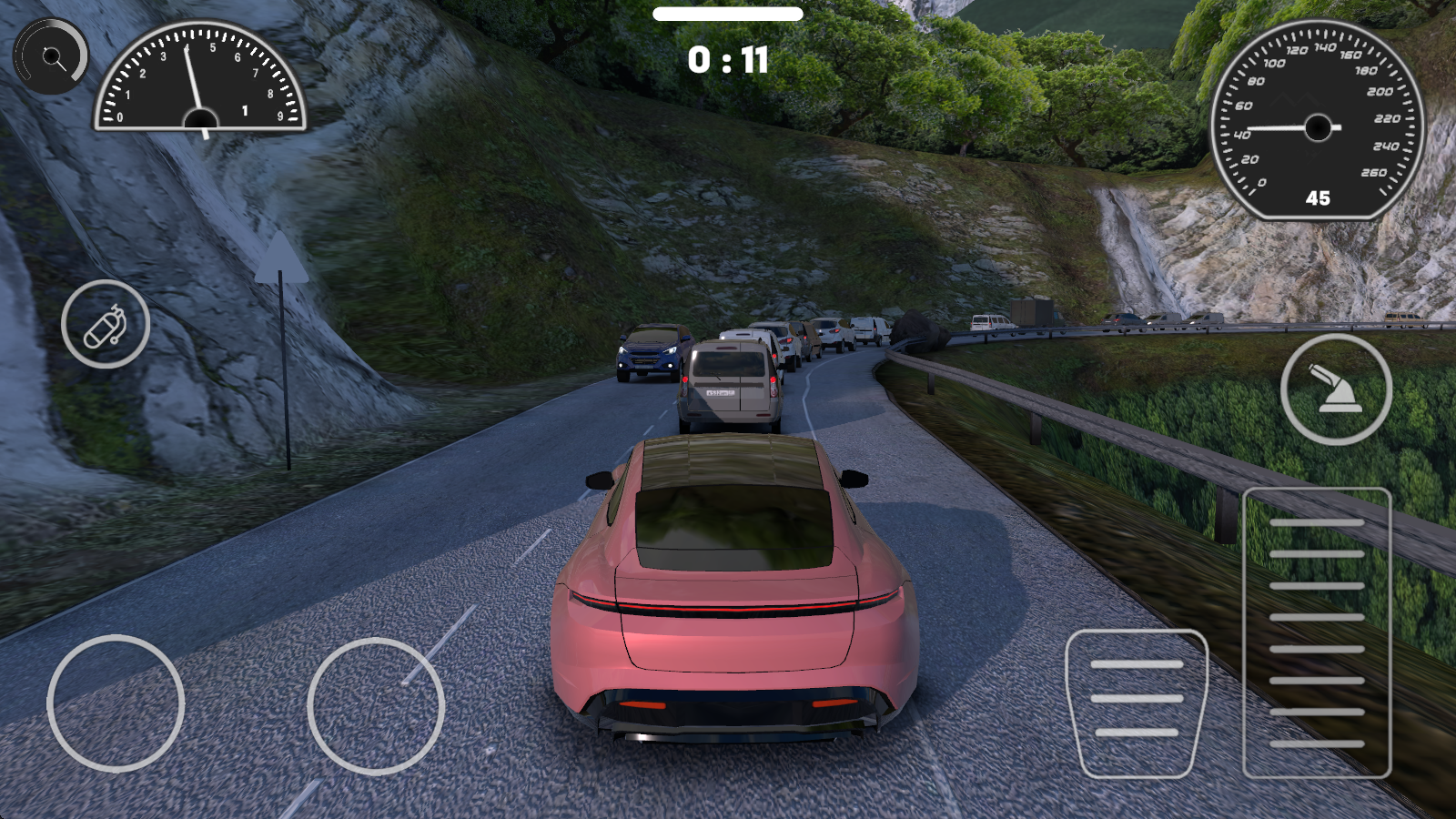
Task: Tap the gear indicator 1 on the tachometer
Action: (x=244, y=108)
